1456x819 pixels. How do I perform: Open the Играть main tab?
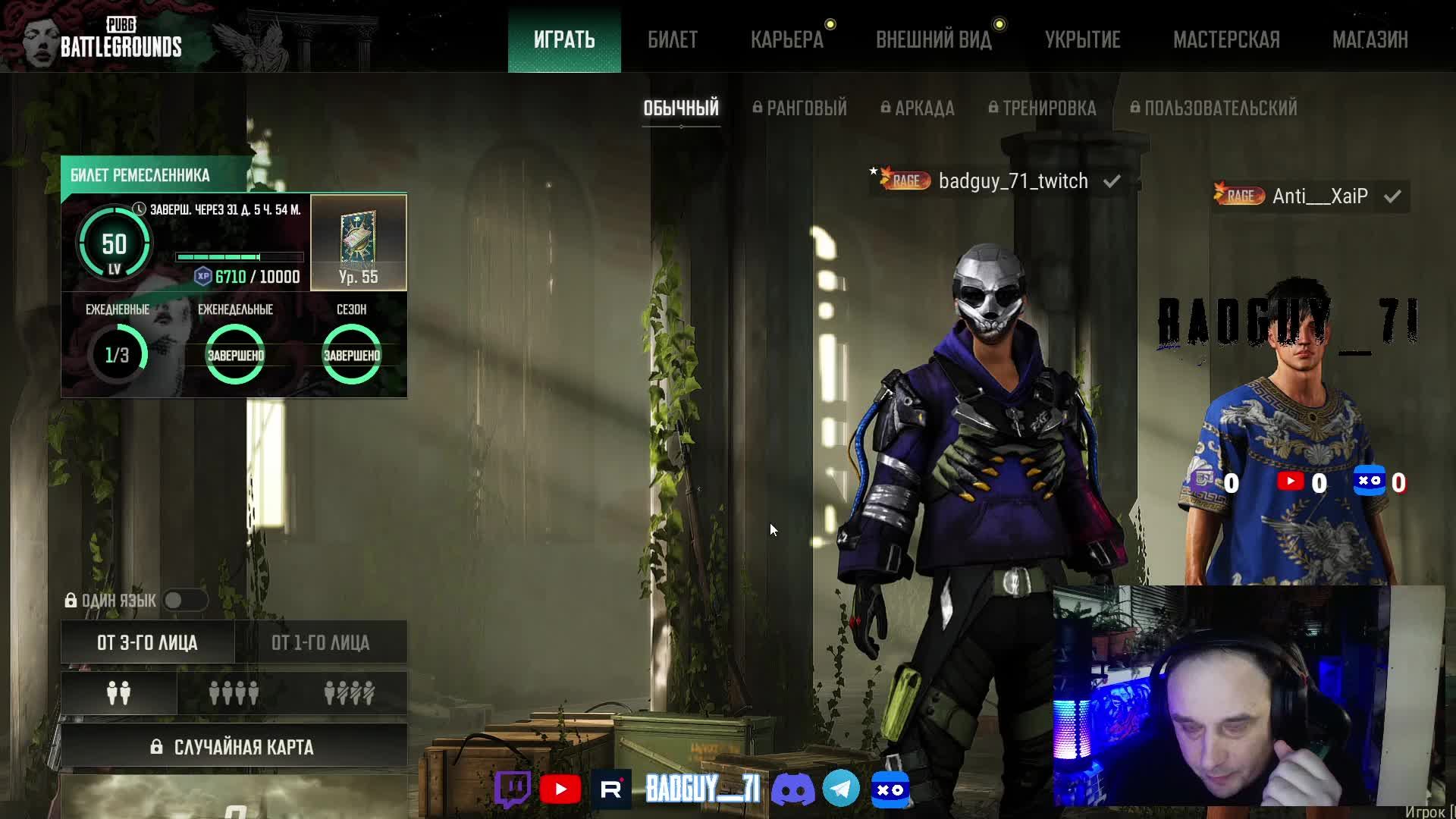564,39
